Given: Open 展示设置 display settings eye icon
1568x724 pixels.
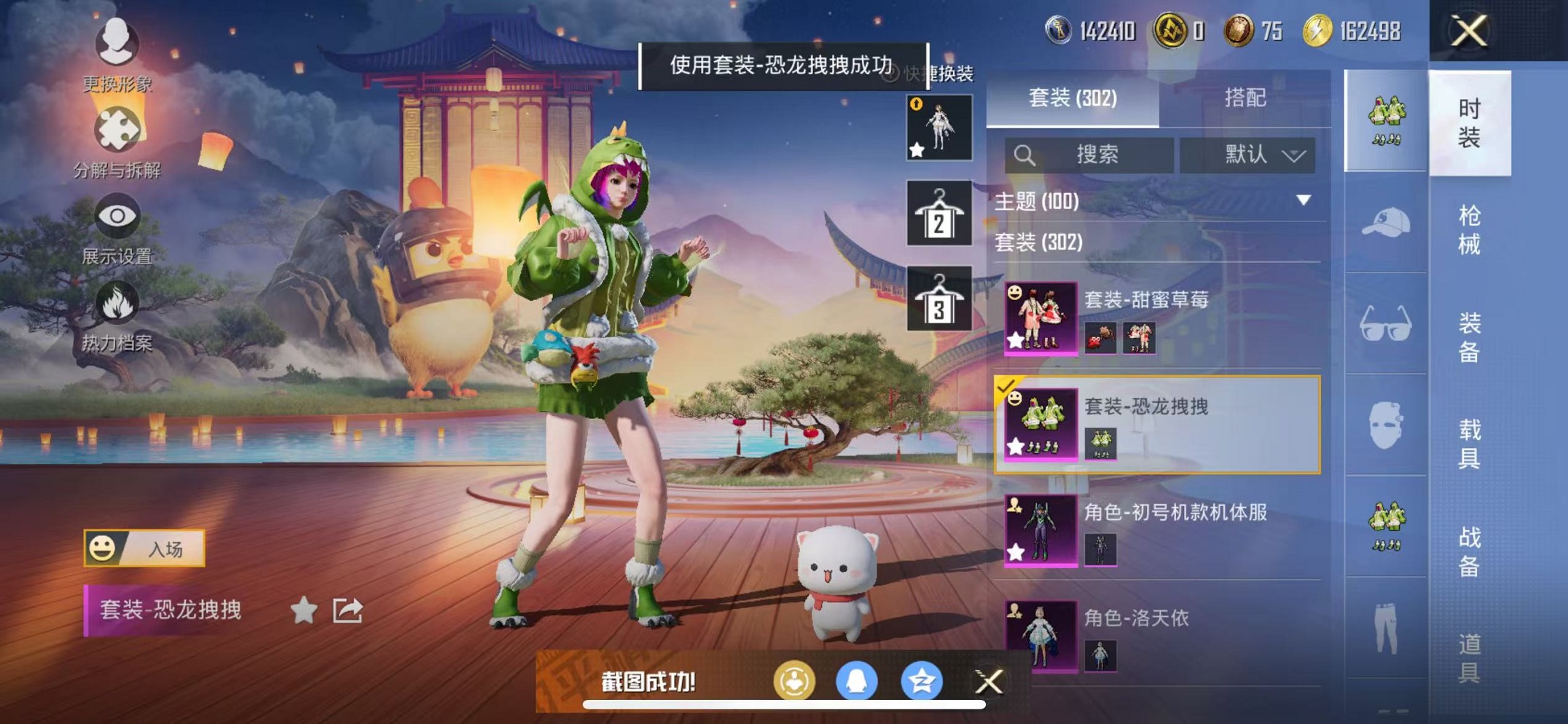Looking at the screenshot, I should point(117,215).
